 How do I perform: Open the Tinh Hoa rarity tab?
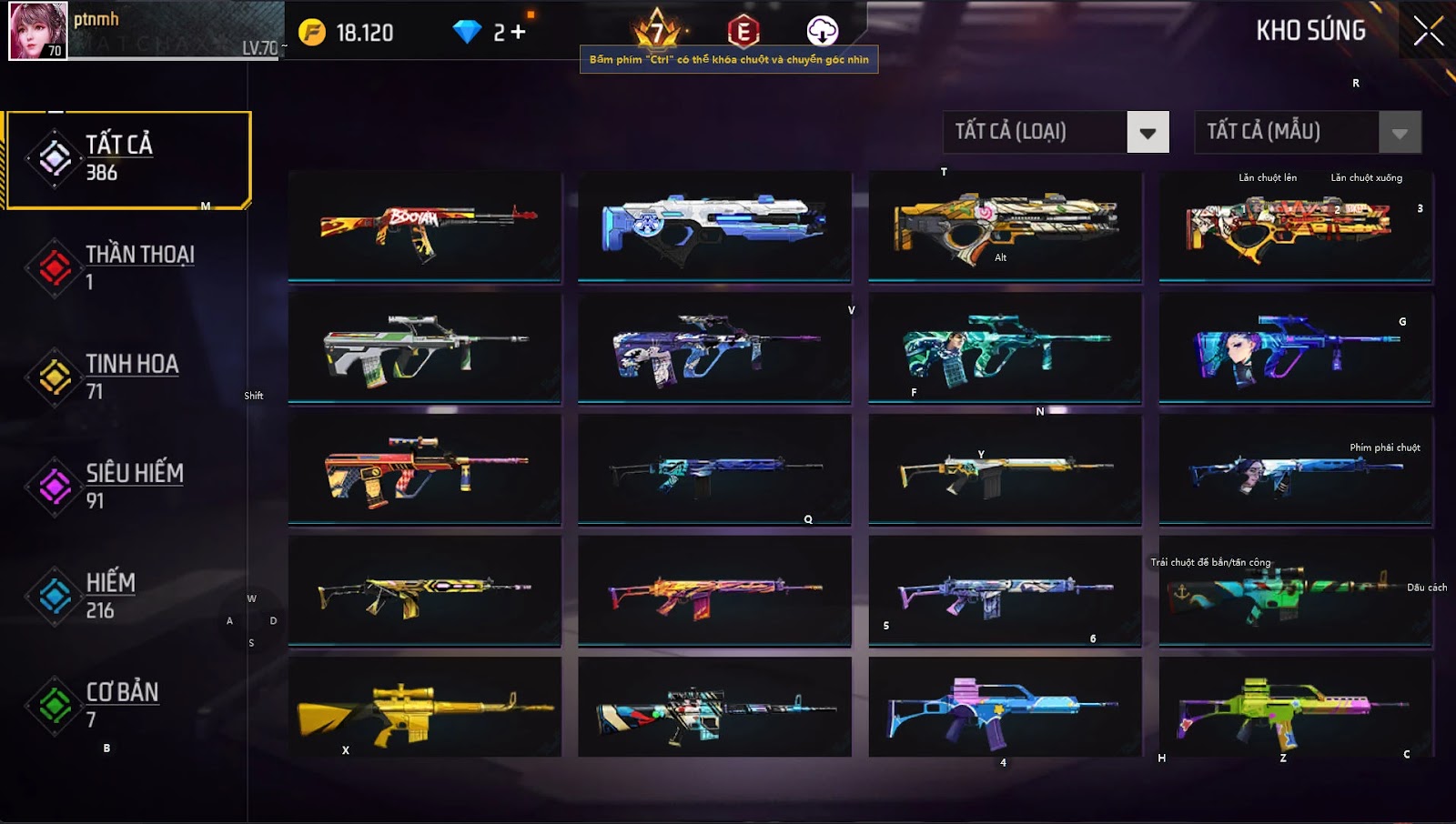pos(127,377)
